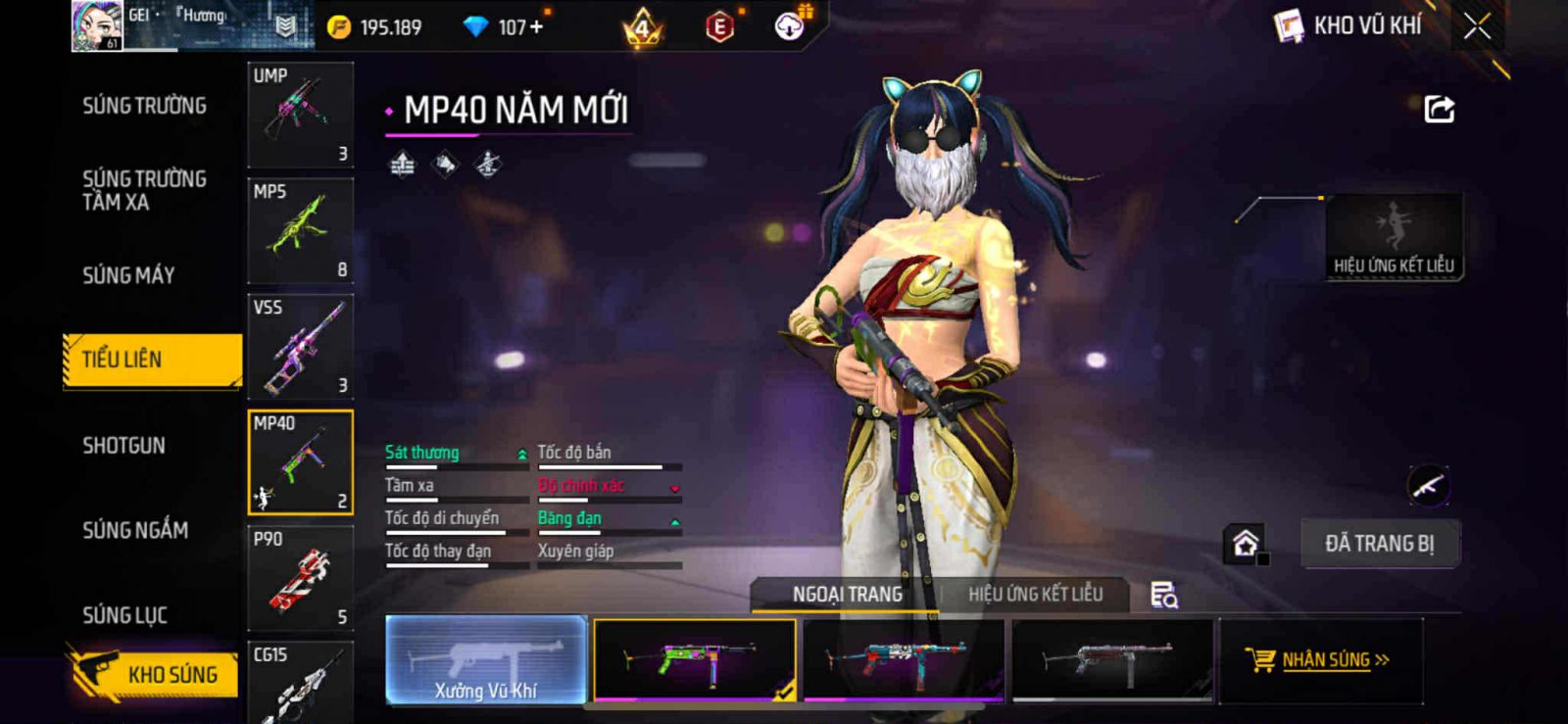Viewport: 1568px width, 724px height.
Task: Select the P90 weapon slot
Action: coord(300,578)
